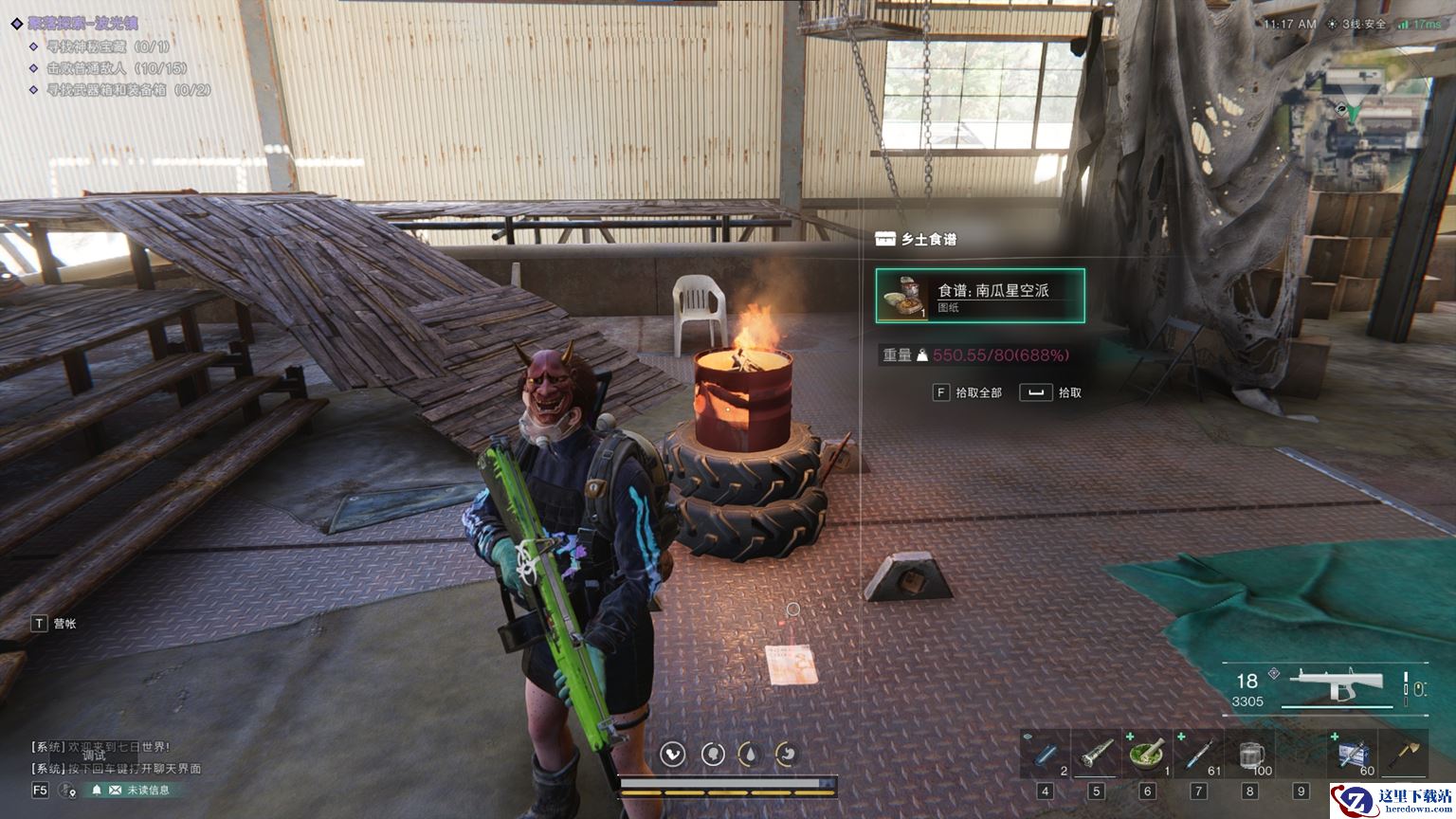This screenshot has width=1456, height=819.
Task: Select the axe tool slot
Action: point(1403,755)
